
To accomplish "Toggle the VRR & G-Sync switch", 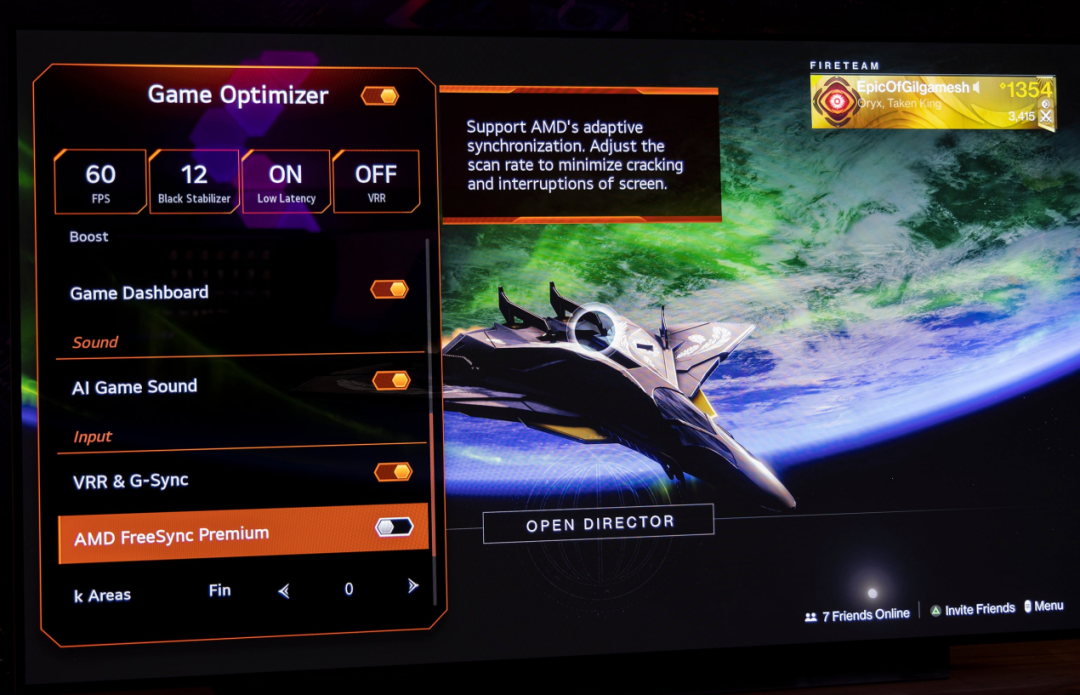I will point(393,471).
